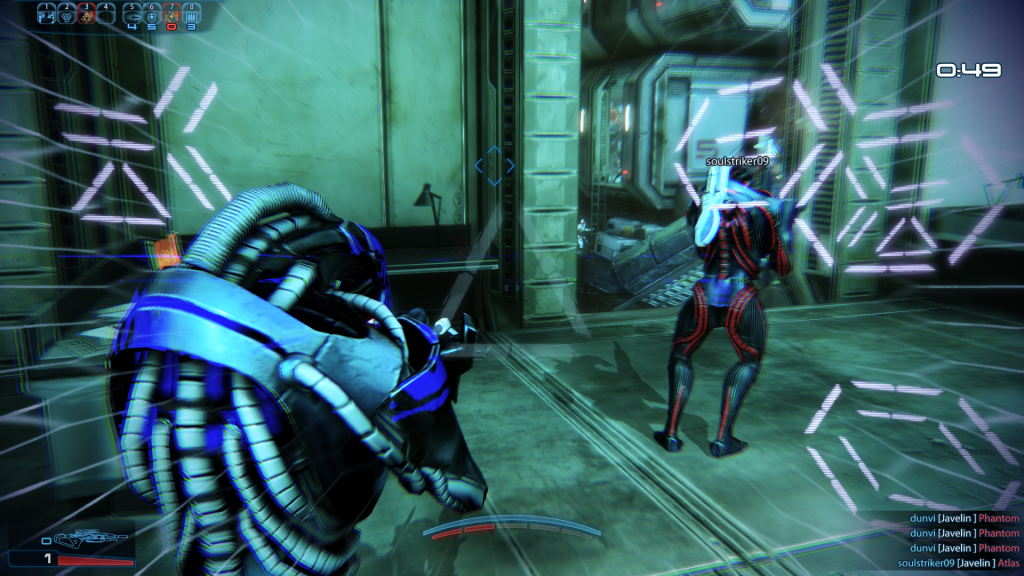
Task: Activate the power in hotbar slot 1
Action: tap(45, 15)
